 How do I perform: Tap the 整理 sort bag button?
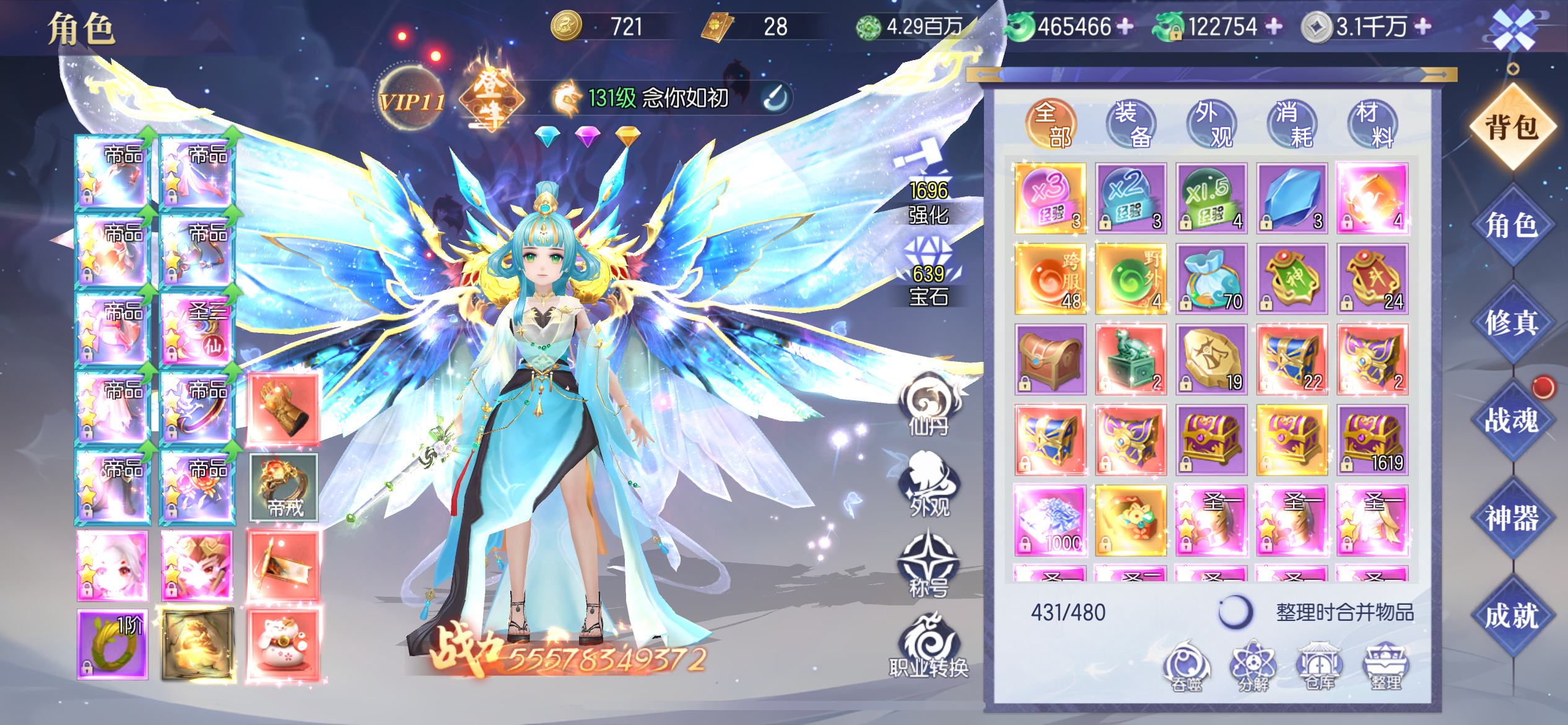(x=1386, y=667)
